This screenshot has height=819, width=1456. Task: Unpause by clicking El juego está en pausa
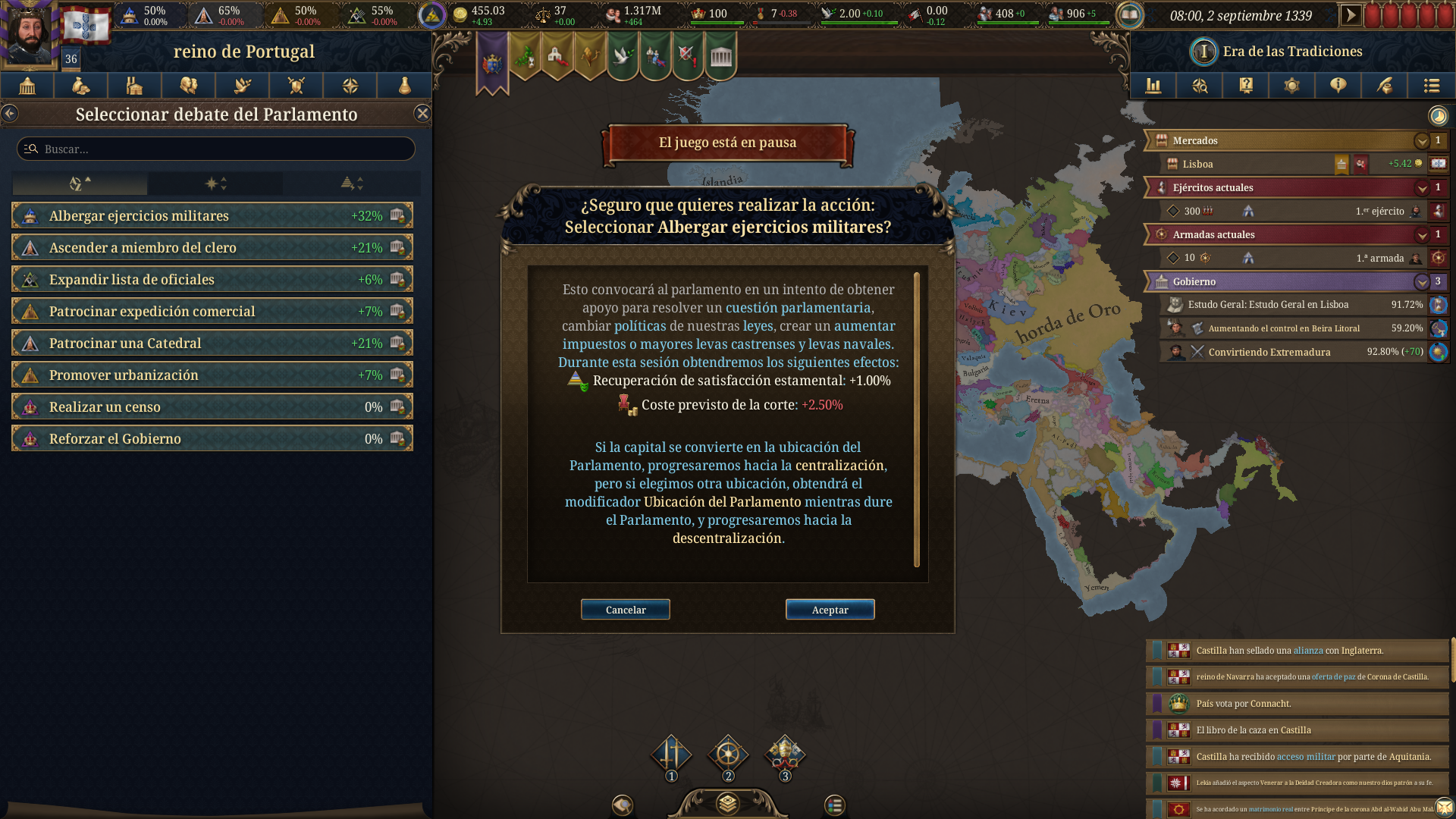(727, 143)
